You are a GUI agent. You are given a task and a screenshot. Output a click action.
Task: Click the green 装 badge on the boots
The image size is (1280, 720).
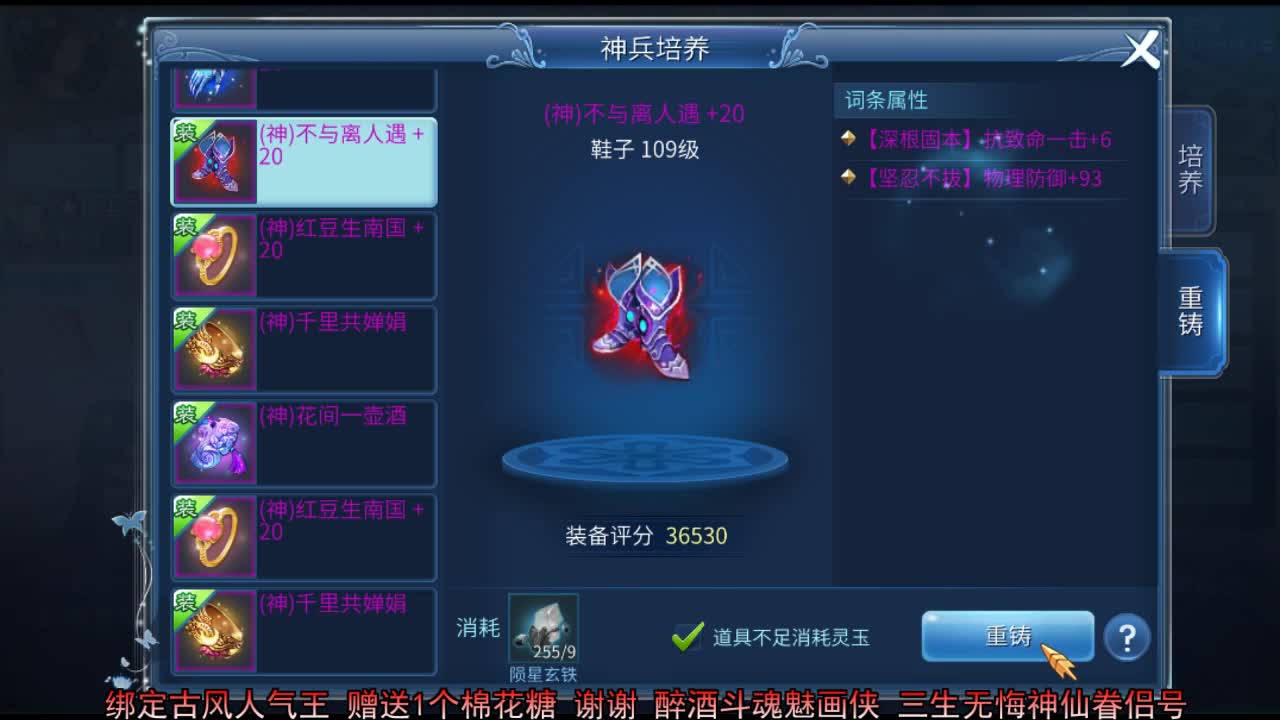point(188,133)
